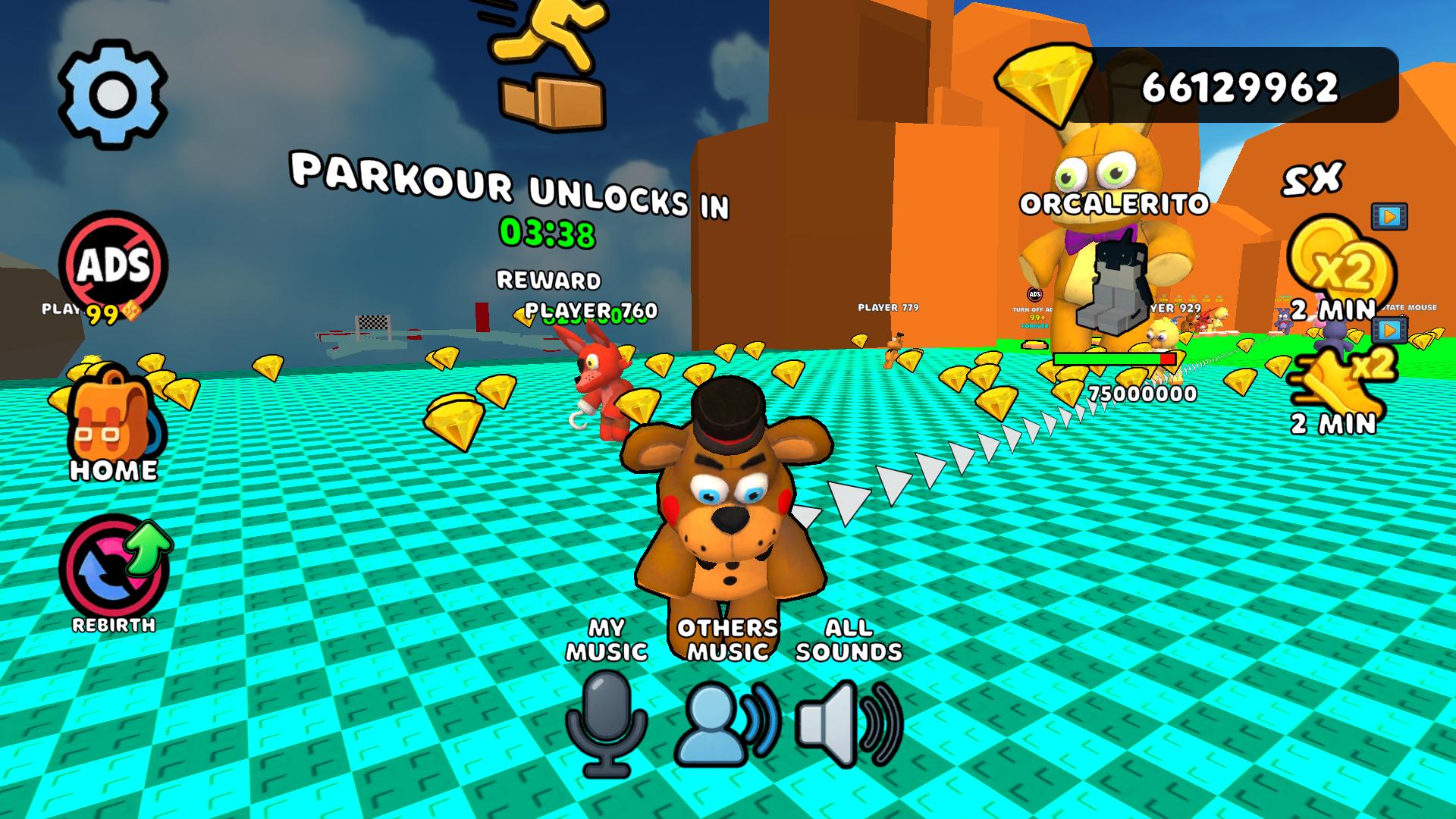Click the REWARD label under the timer
1456x819 pixels.
coord(548,281)
